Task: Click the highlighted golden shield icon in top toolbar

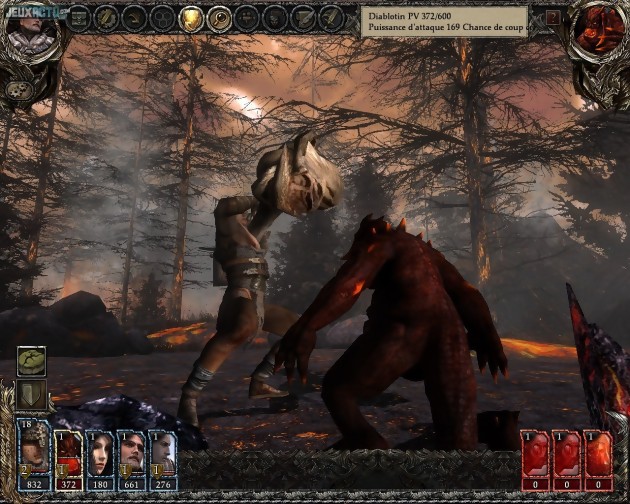Action: (x=190, y=17)
